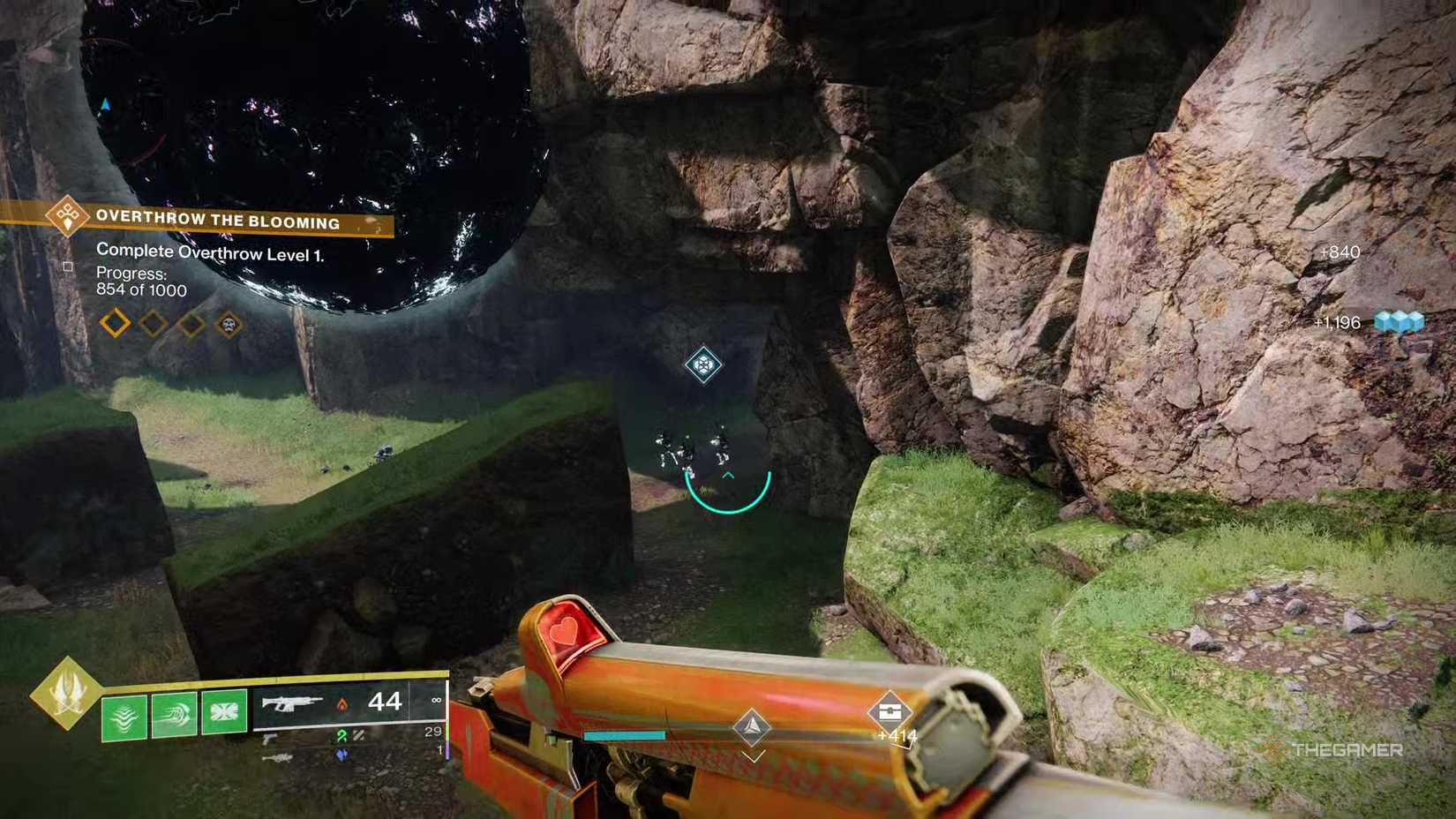Select the Glimmer crystal icon next to +1,196
This screenshot has height=819, width=1456.
pyautogui.click(x=1400, y=323)
